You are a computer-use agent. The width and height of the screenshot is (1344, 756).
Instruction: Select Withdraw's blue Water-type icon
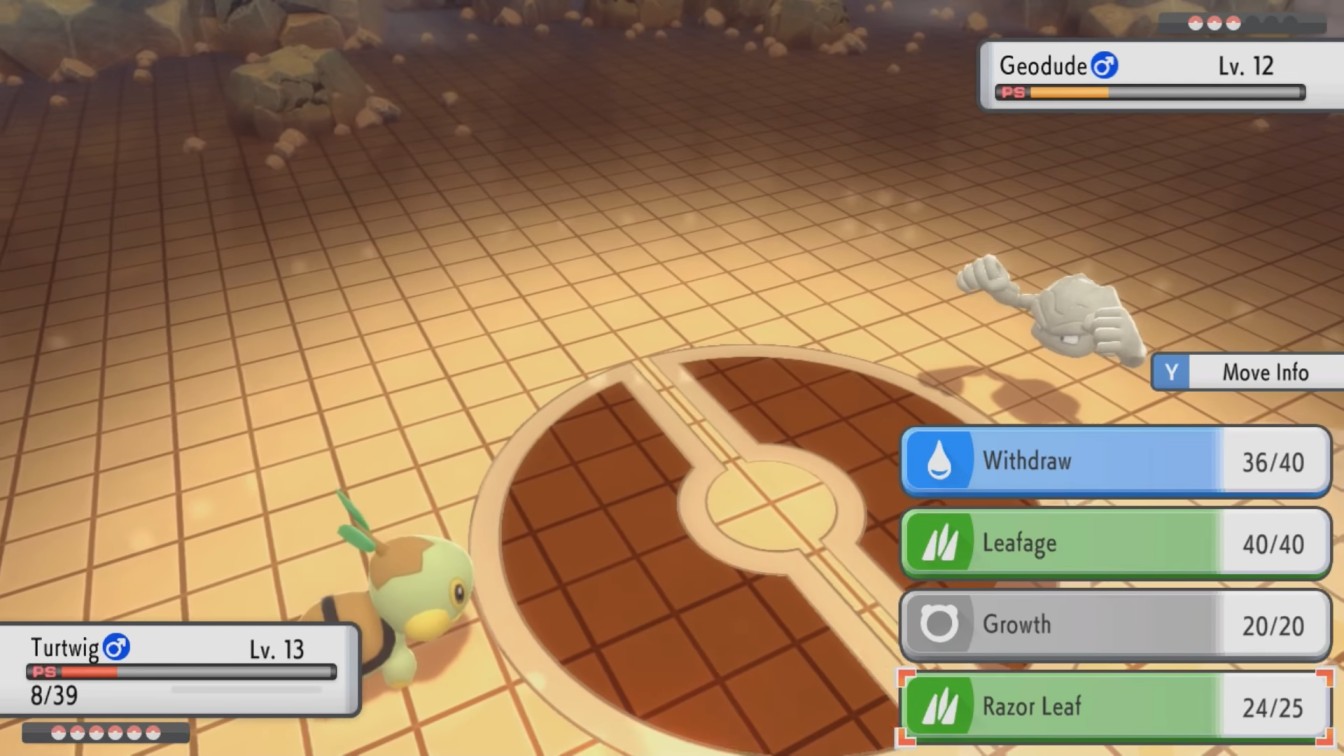[938, 461]
